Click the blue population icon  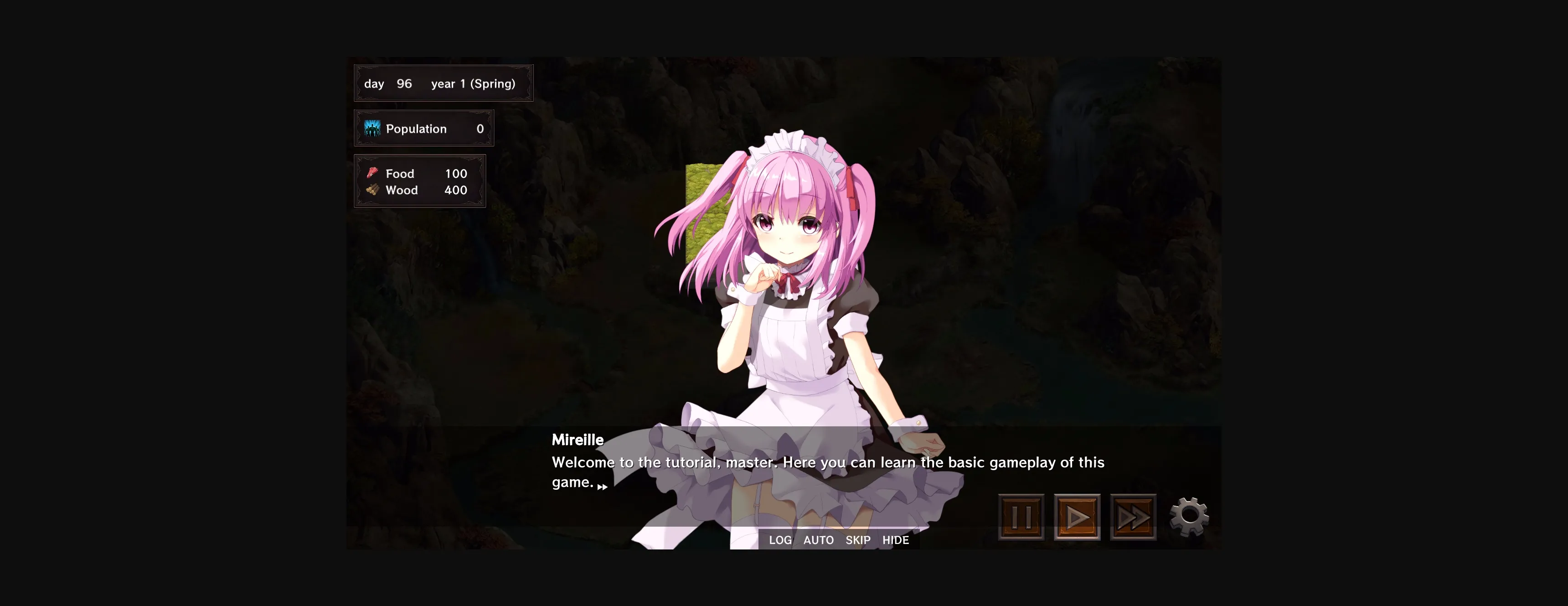point(372,129)
